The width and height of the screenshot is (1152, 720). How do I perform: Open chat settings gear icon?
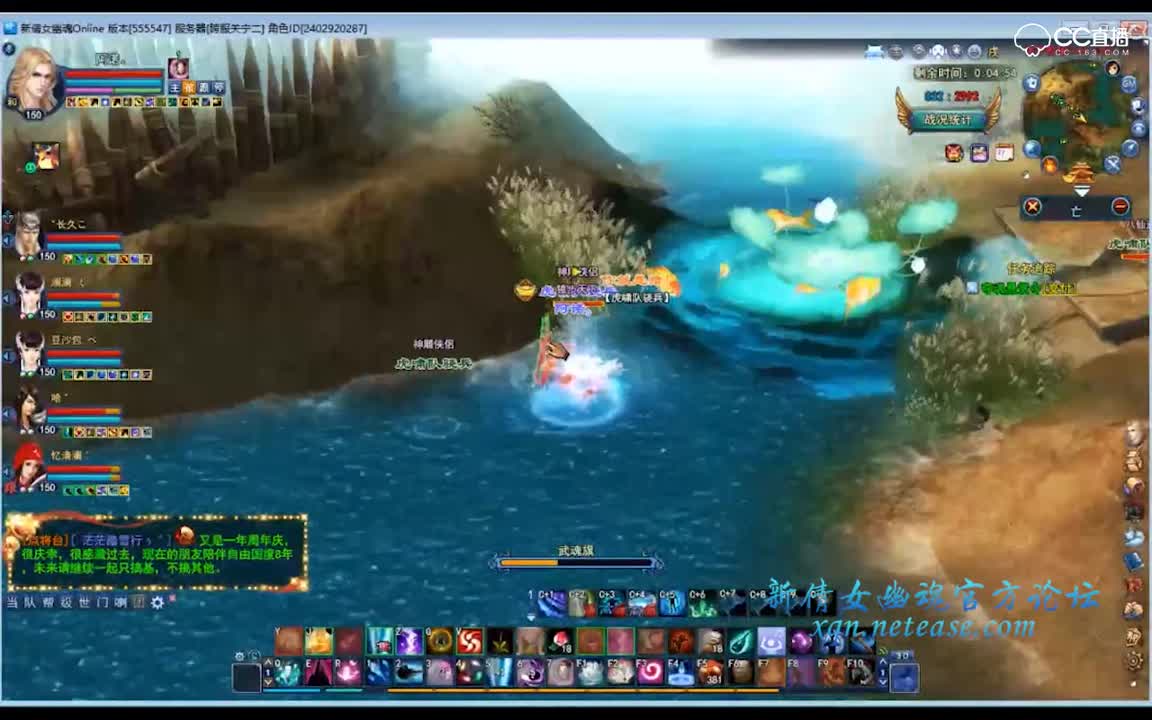tap(157, 602)
